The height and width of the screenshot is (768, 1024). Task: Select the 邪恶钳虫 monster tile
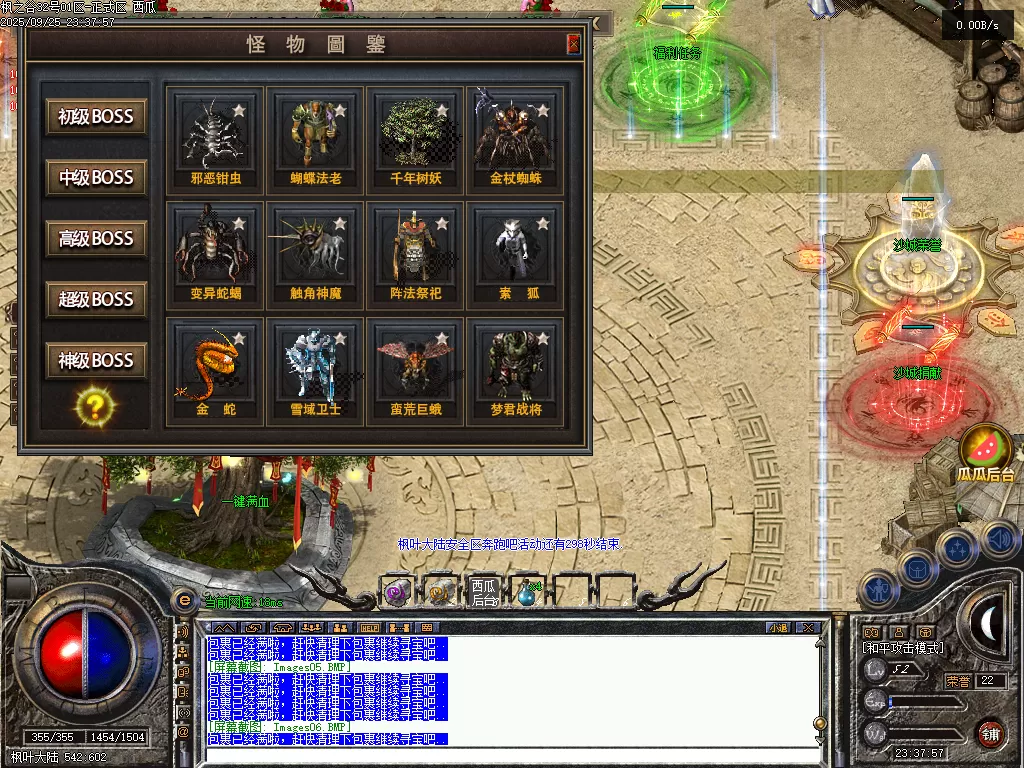pyautogui.click(x=216, y=139)
